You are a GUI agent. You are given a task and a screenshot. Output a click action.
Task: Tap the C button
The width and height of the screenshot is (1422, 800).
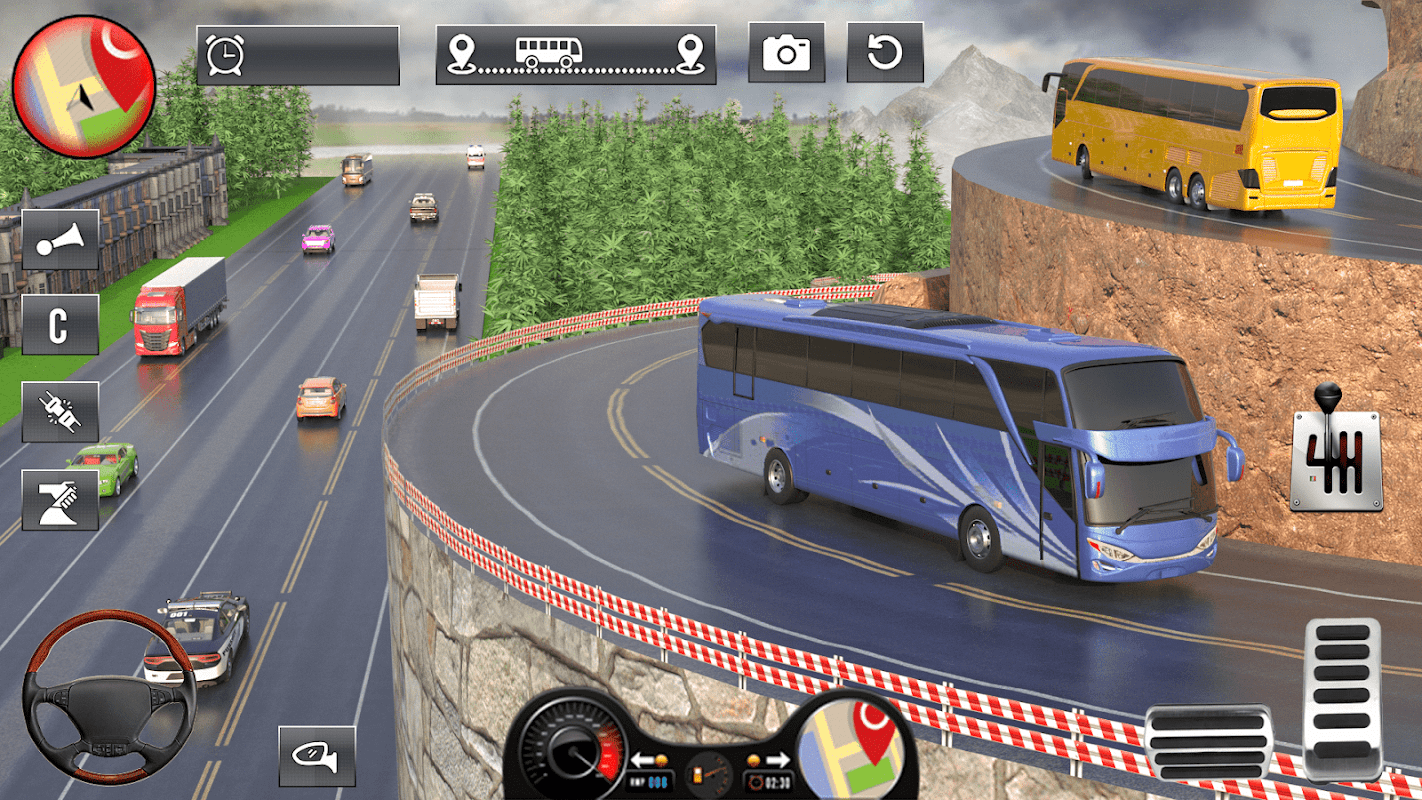tap(60, 325)
